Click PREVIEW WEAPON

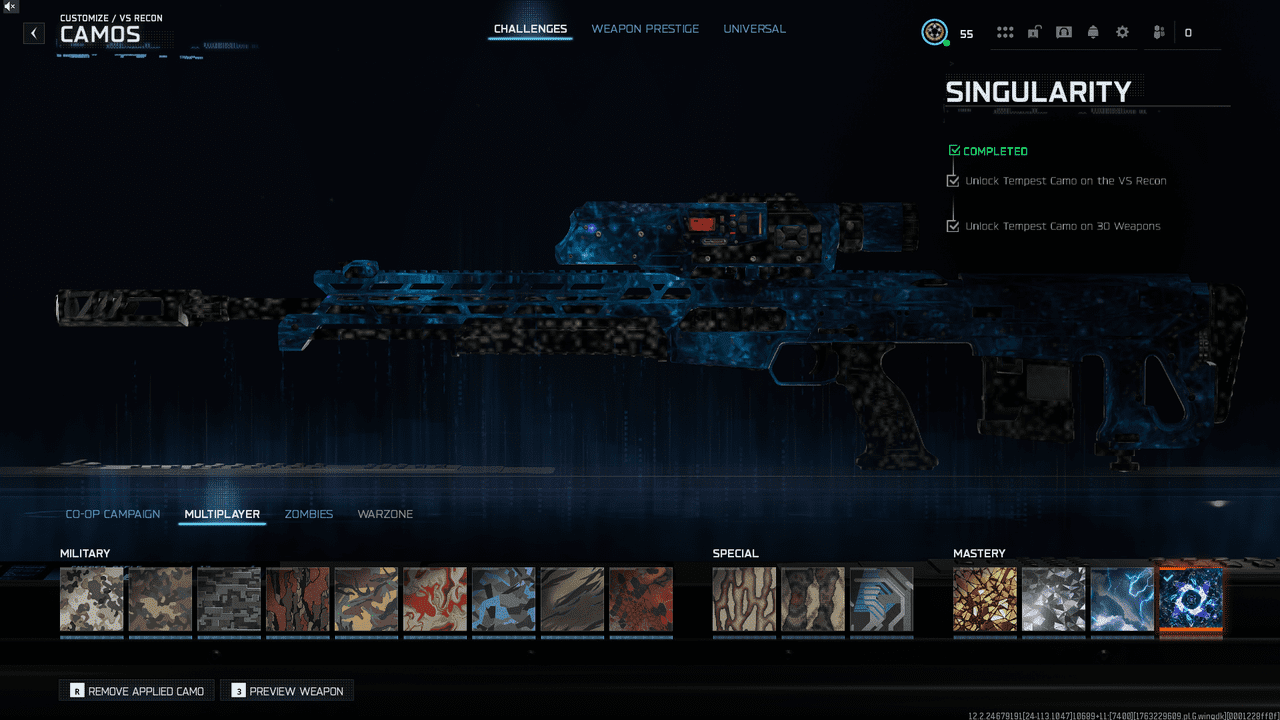[x=287, y=690]
